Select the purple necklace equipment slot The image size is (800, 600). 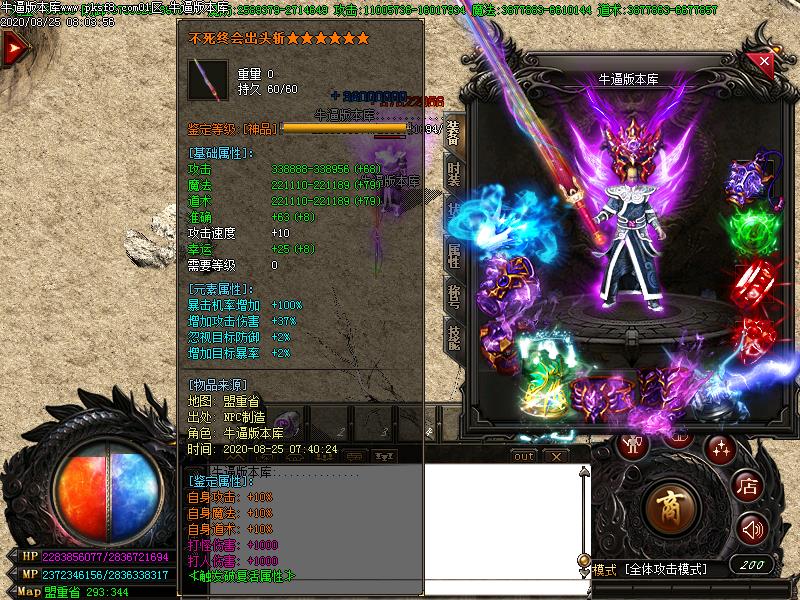click(x=747, y=181)
